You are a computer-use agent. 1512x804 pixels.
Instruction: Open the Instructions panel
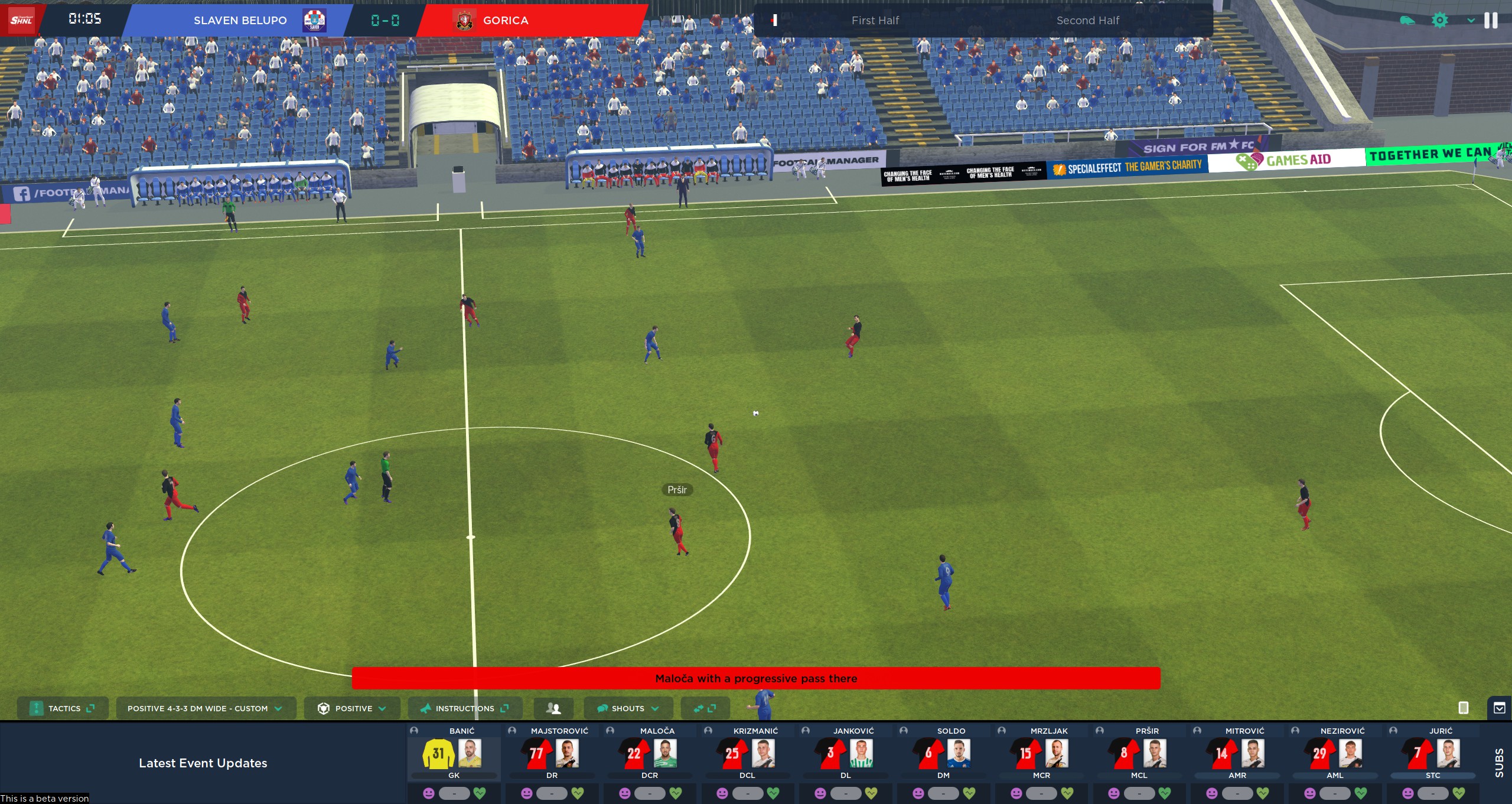point(464,708)
